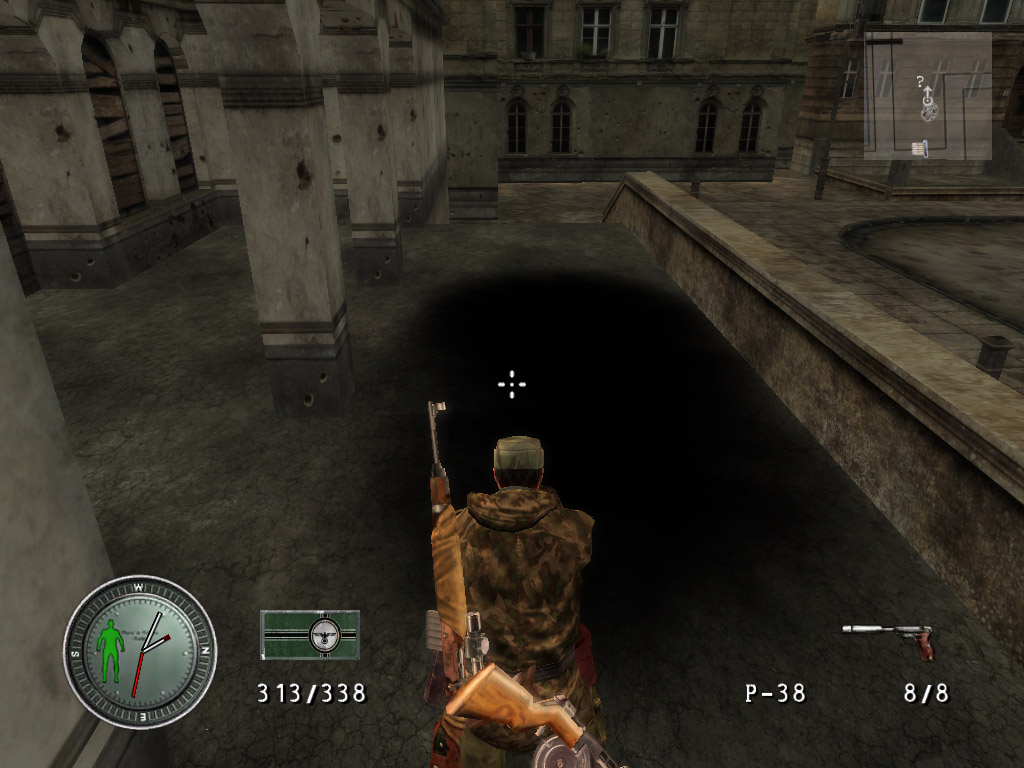Open the compass dial with green figure
The height and width of the screenshot is (768, 1024).
tap(139, 651)
